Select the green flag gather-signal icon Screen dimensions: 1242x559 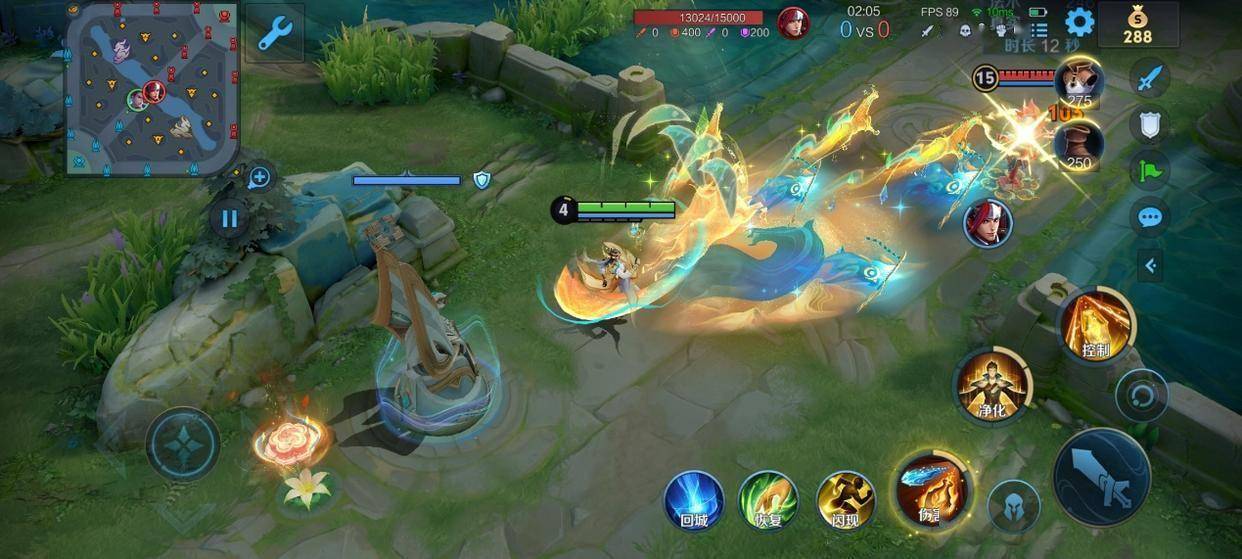(1150, 170)
